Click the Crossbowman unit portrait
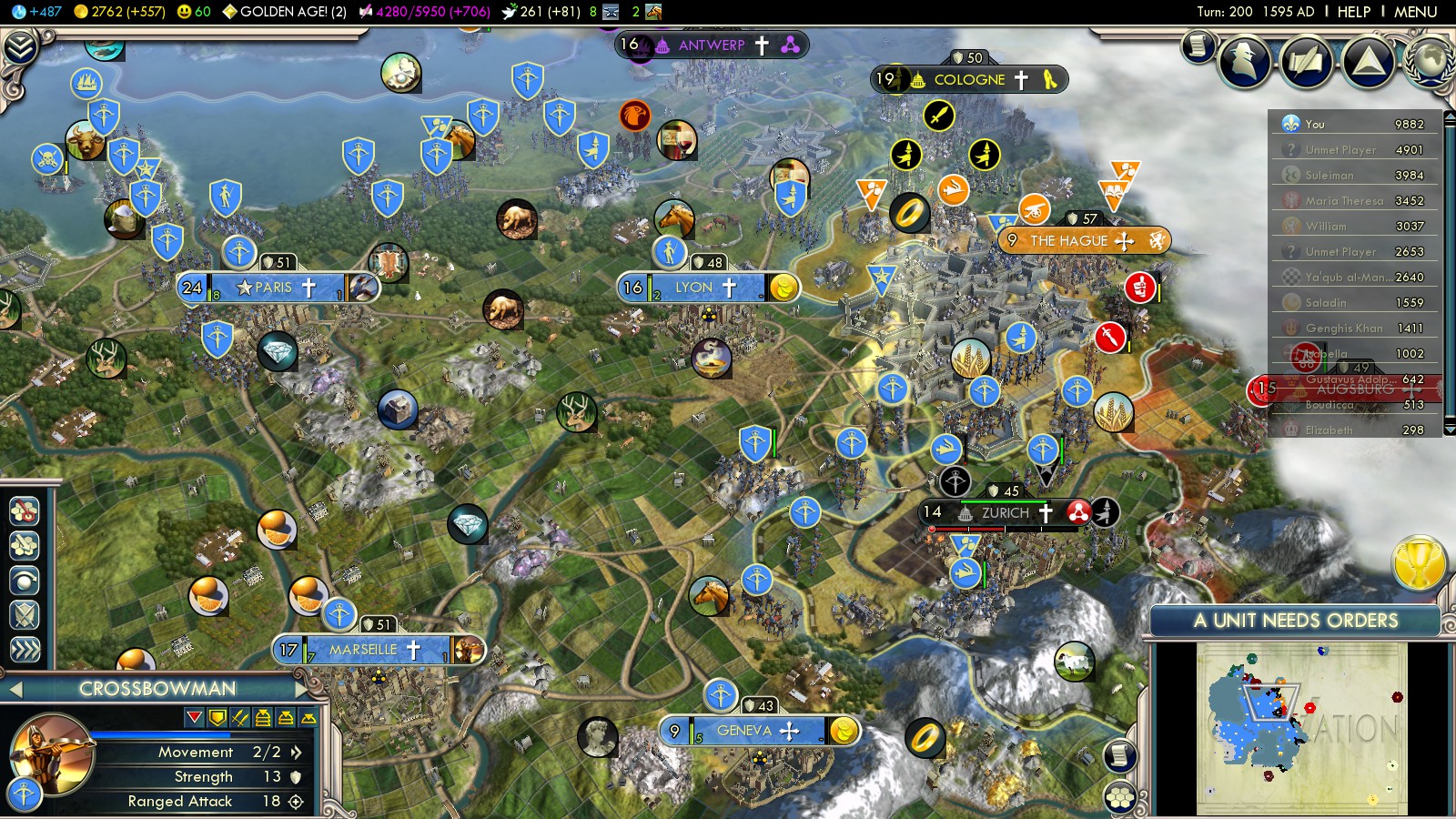 pos(53,753)
